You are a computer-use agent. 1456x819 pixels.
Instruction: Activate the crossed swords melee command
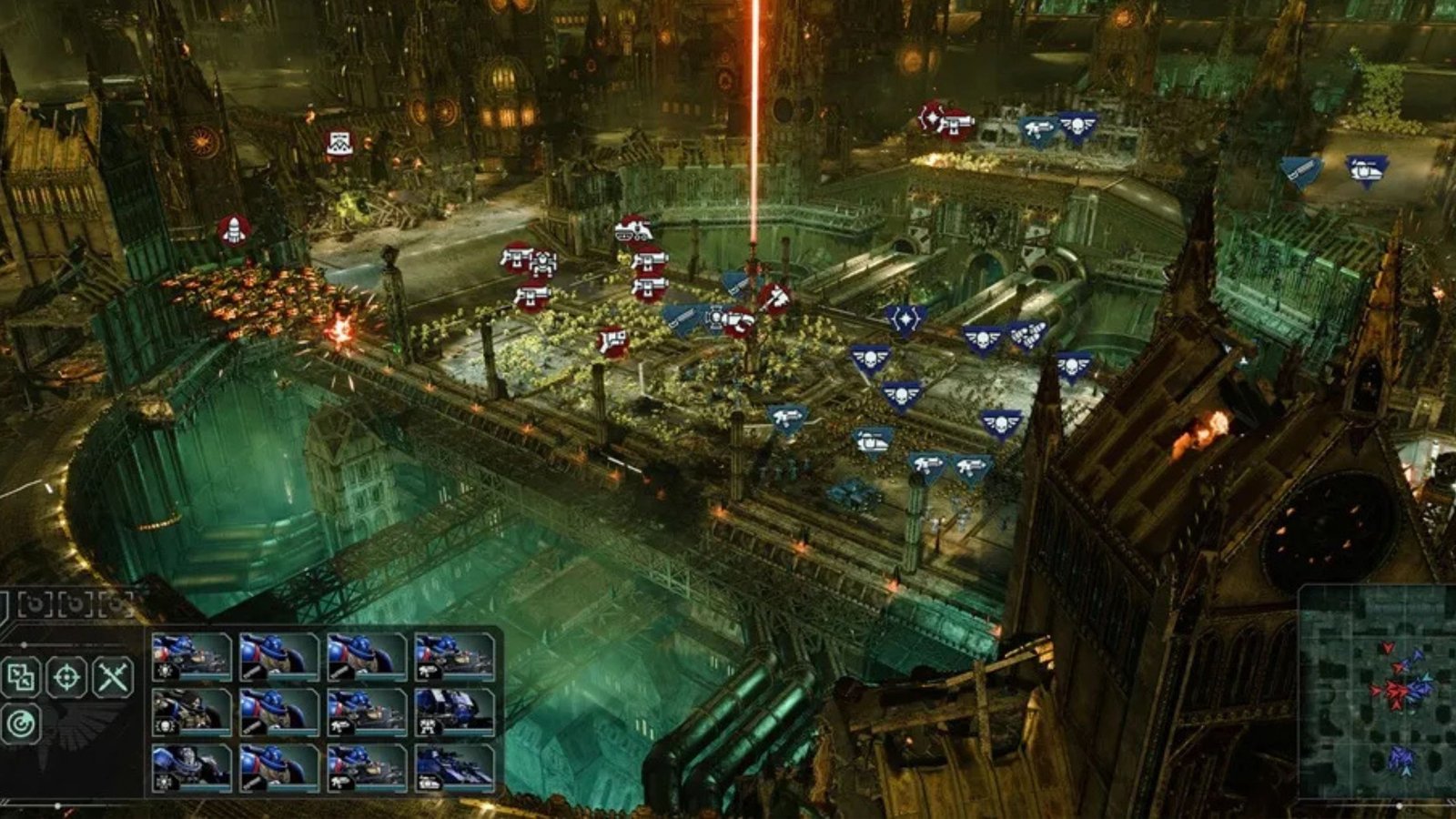pyautogui.click(x=113, y=677)
